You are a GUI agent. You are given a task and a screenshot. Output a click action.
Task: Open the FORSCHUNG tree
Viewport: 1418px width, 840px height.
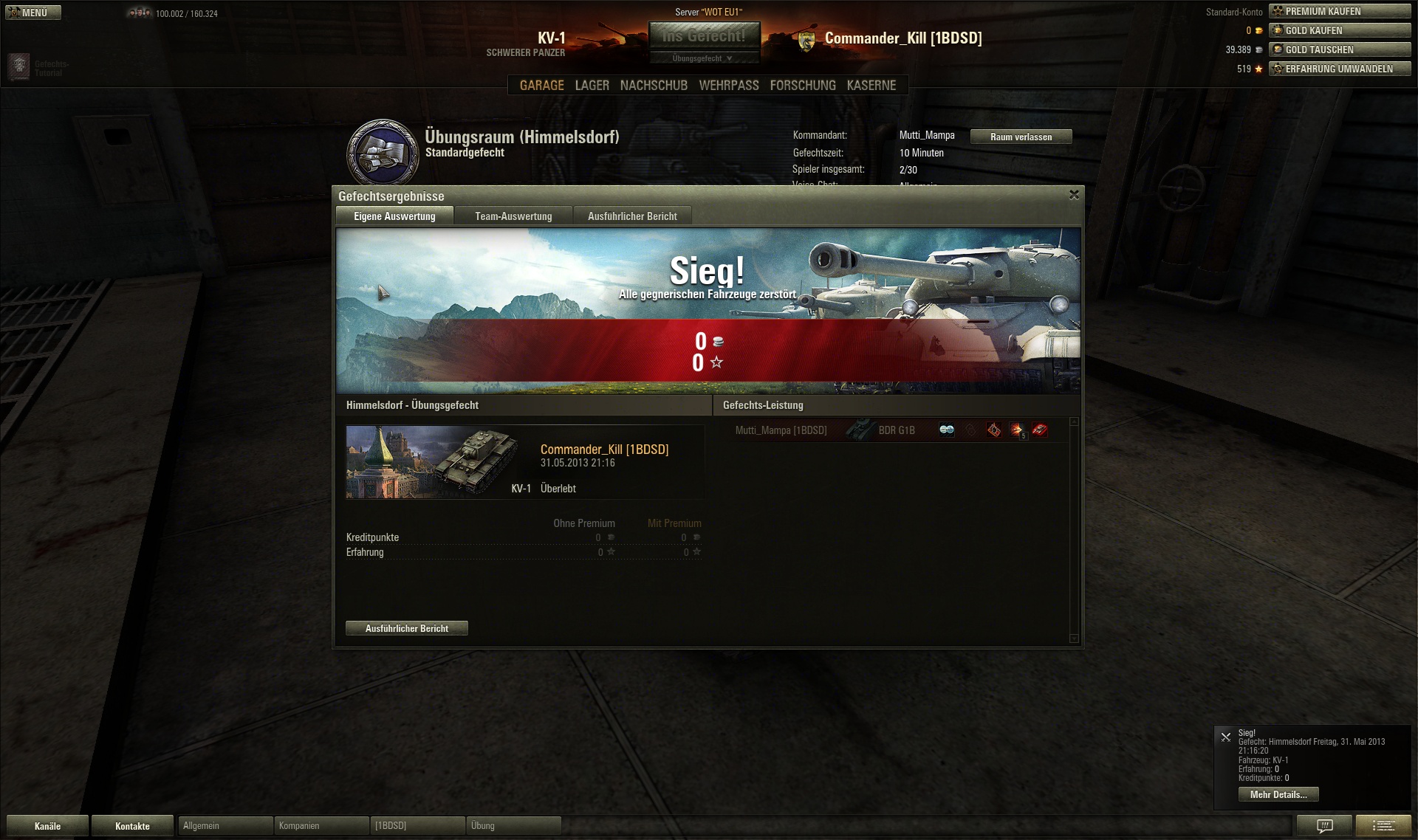coord(802,86)
